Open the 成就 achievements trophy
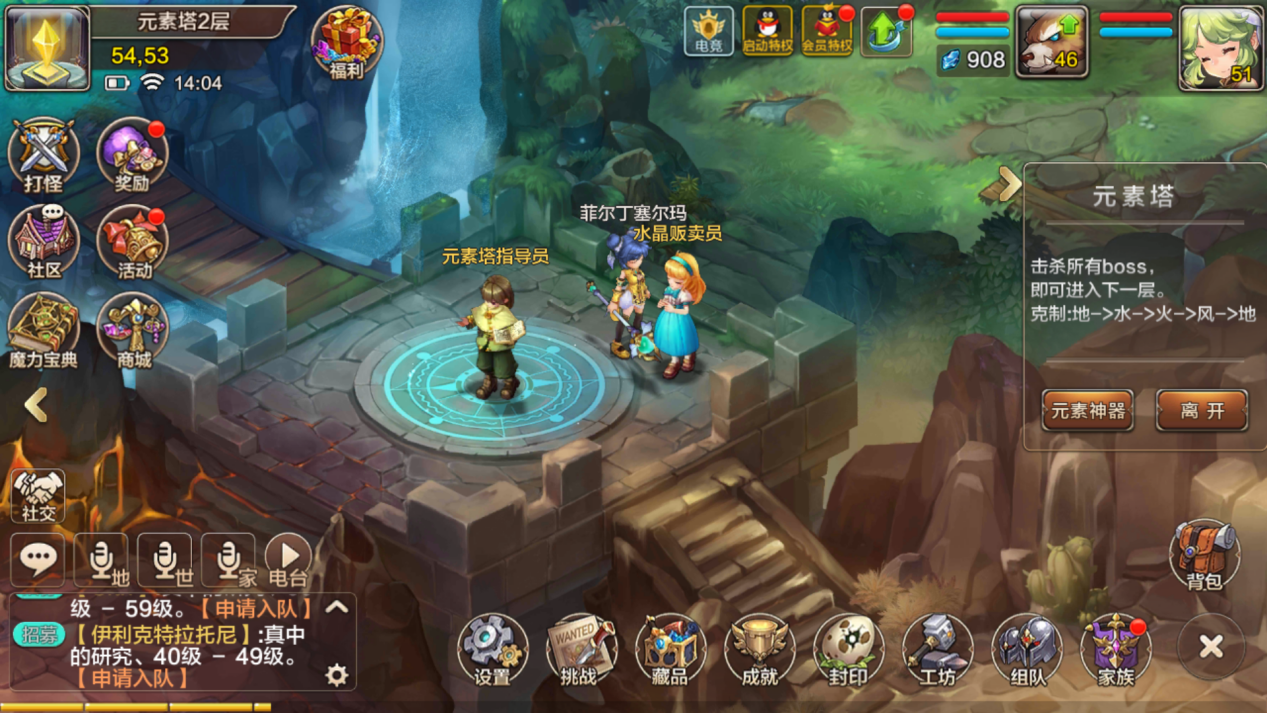The image size is (1267, 713). click(759, 648)
